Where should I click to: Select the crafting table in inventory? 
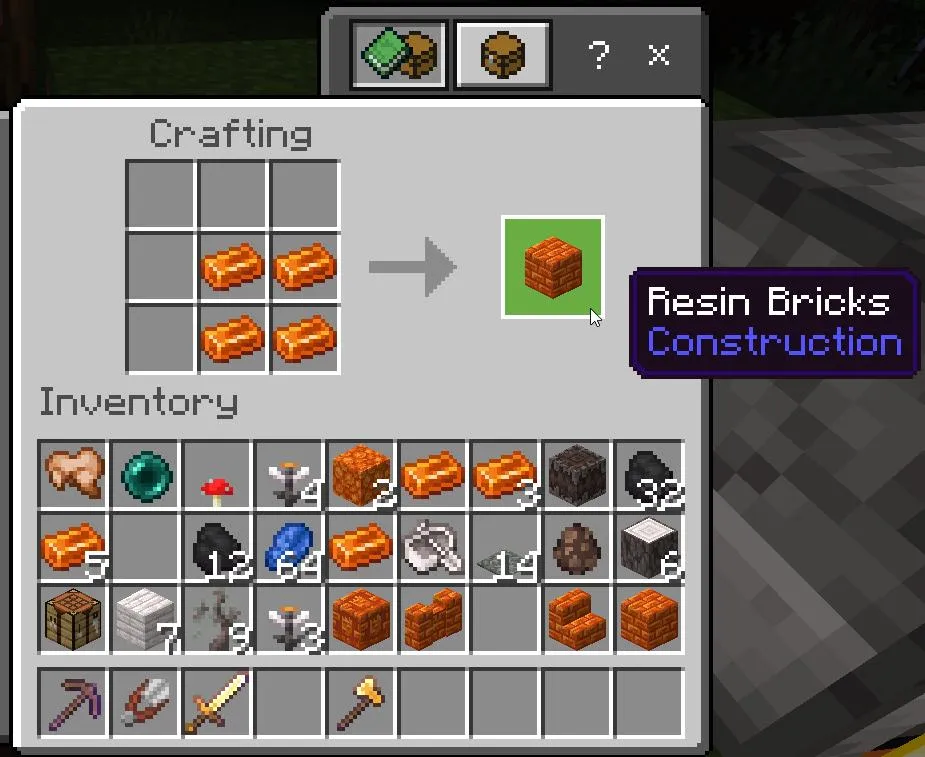[74, 618]
